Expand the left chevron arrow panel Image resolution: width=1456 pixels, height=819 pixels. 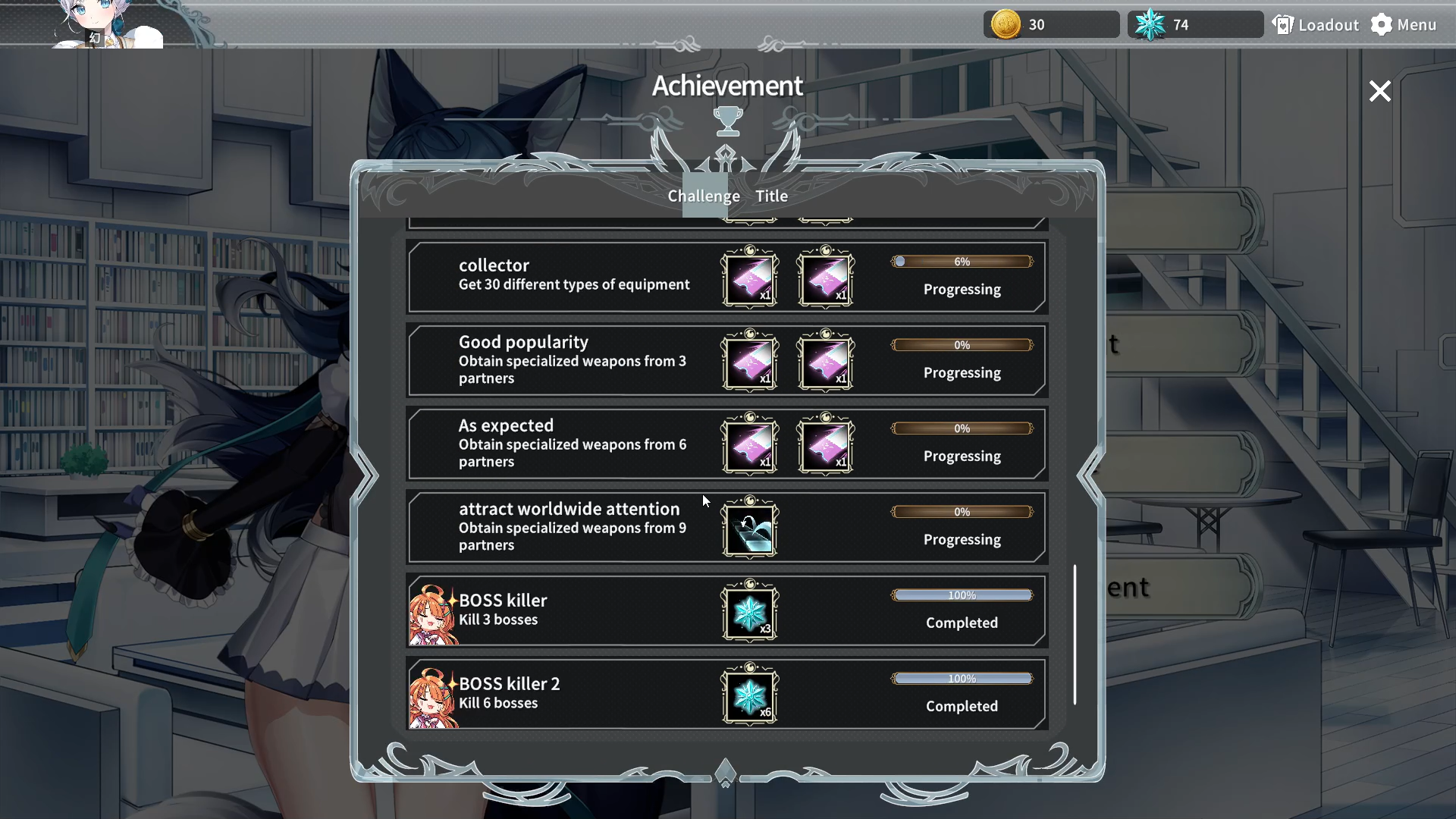point(366,474)
